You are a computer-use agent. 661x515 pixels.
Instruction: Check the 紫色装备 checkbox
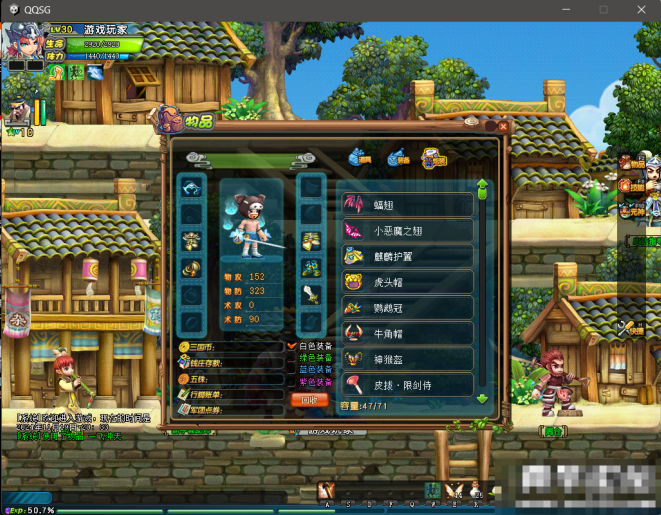point(292,382)
